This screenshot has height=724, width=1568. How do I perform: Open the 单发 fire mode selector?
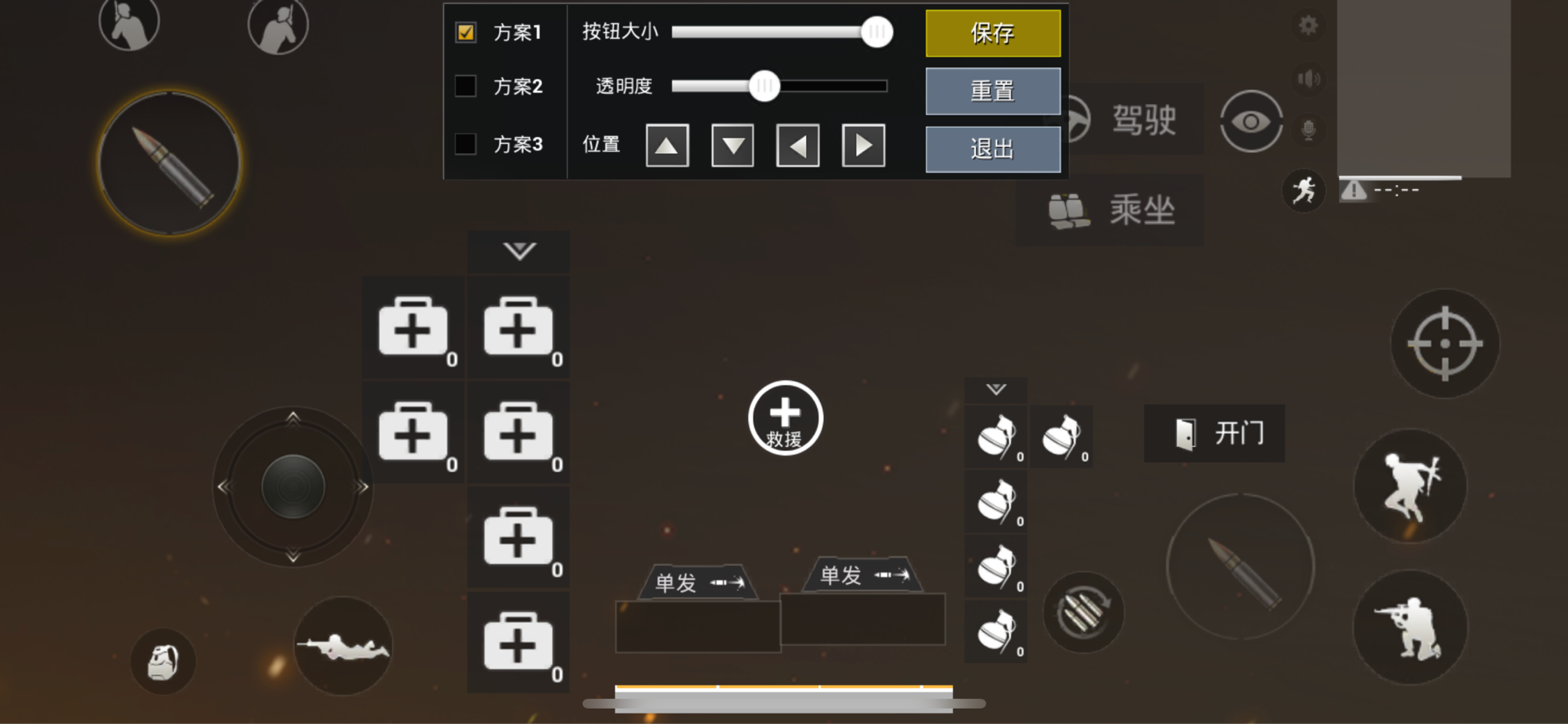tap(697, 580)
